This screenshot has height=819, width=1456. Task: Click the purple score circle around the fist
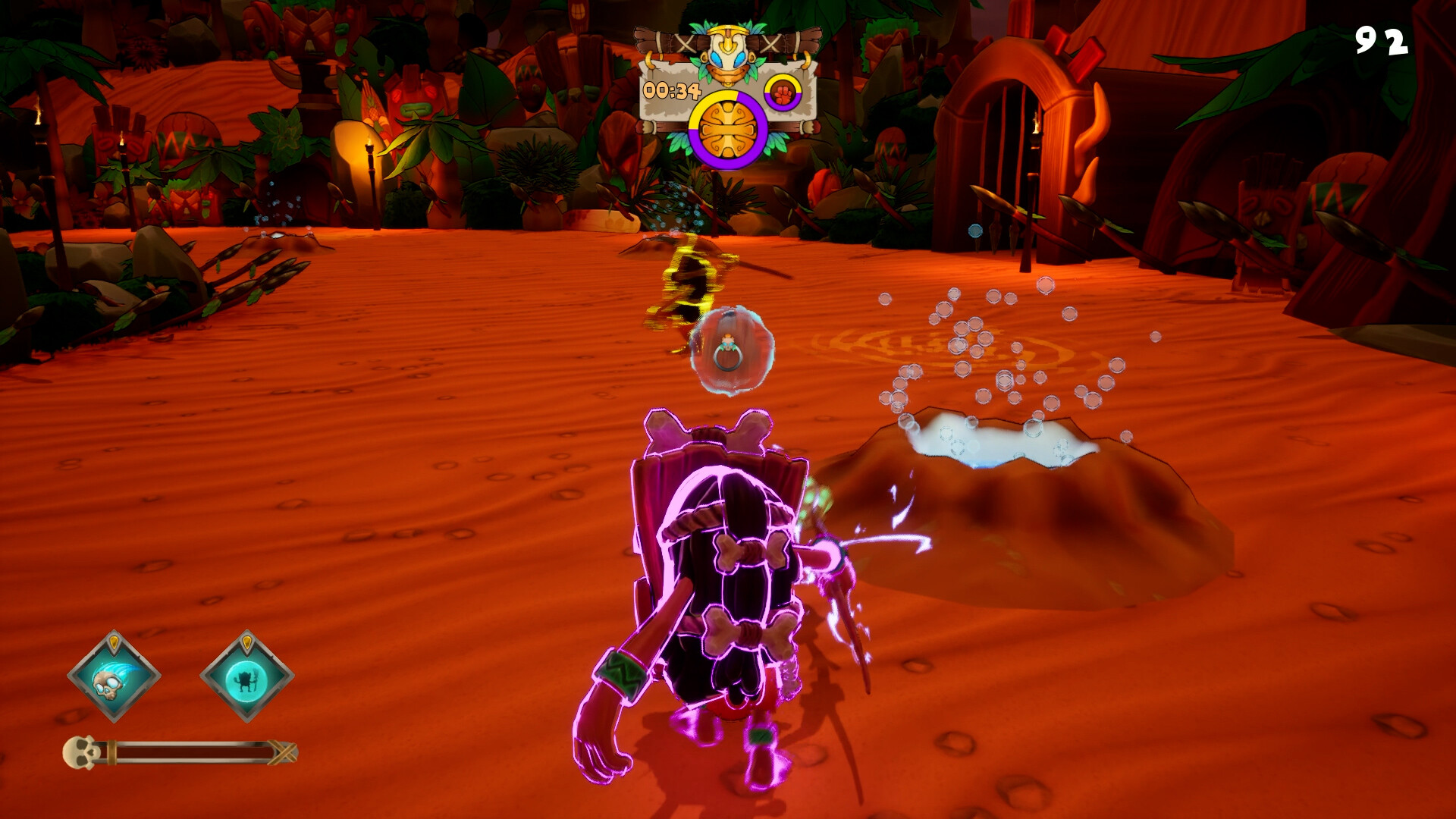pyautogui.click(x=781, y=108)
